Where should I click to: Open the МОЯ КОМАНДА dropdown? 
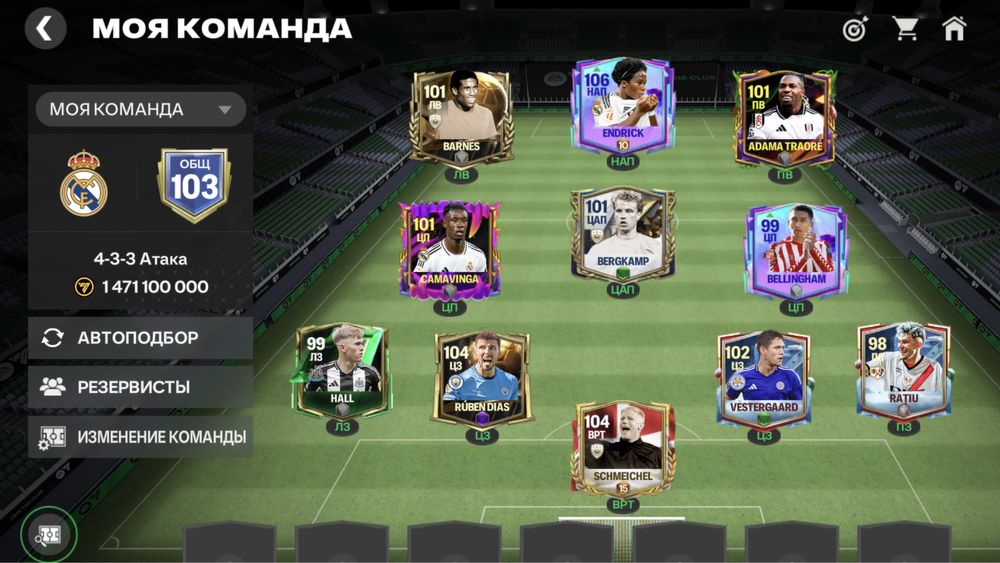[x=141, y=109]
